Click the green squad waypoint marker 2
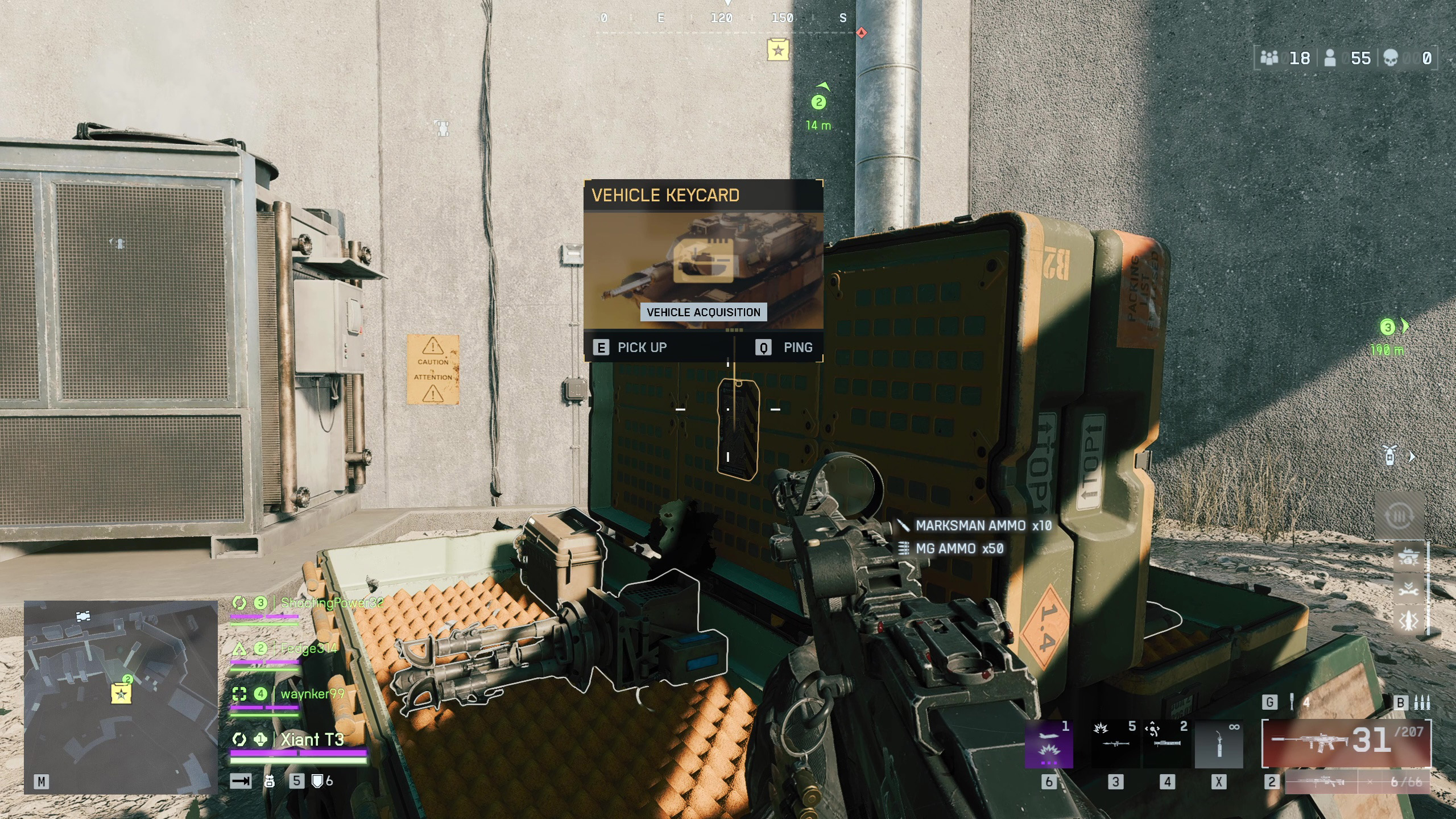1456x819 pixels. 818,102
